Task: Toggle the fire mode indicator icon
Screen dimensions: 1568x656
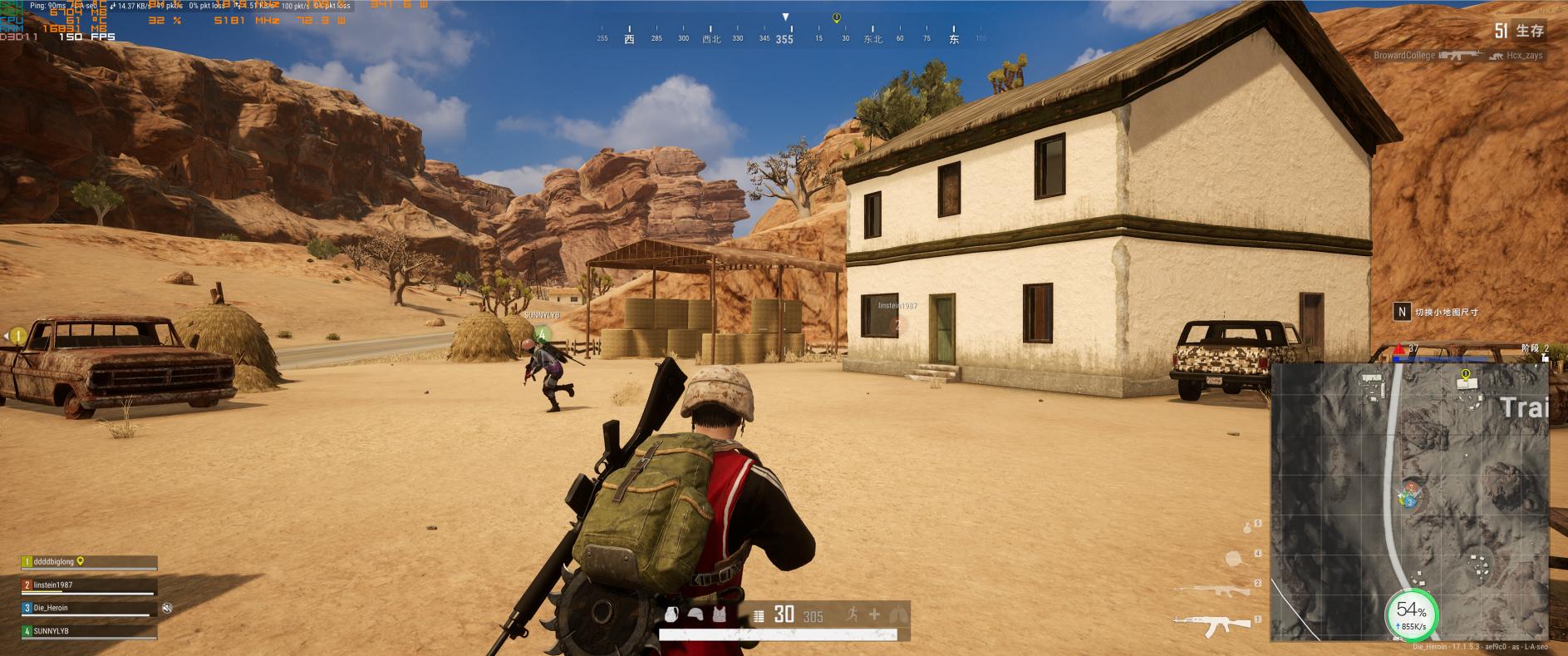Action: [758, 616]
